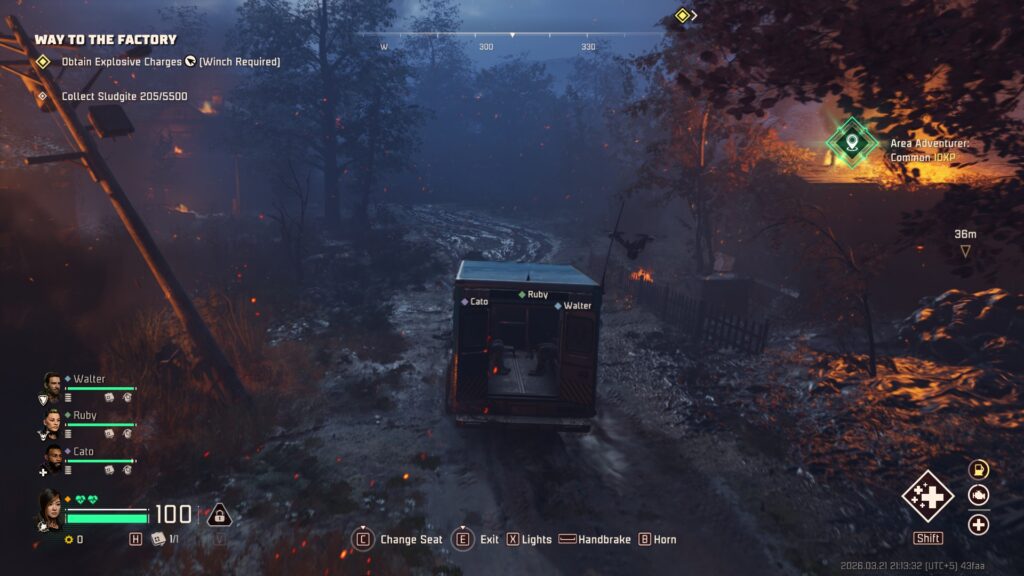Image resolution: width=1024 pixels, height=576 pixels.
Task: Click the round medic plus icon
Action: click(978, 524)
